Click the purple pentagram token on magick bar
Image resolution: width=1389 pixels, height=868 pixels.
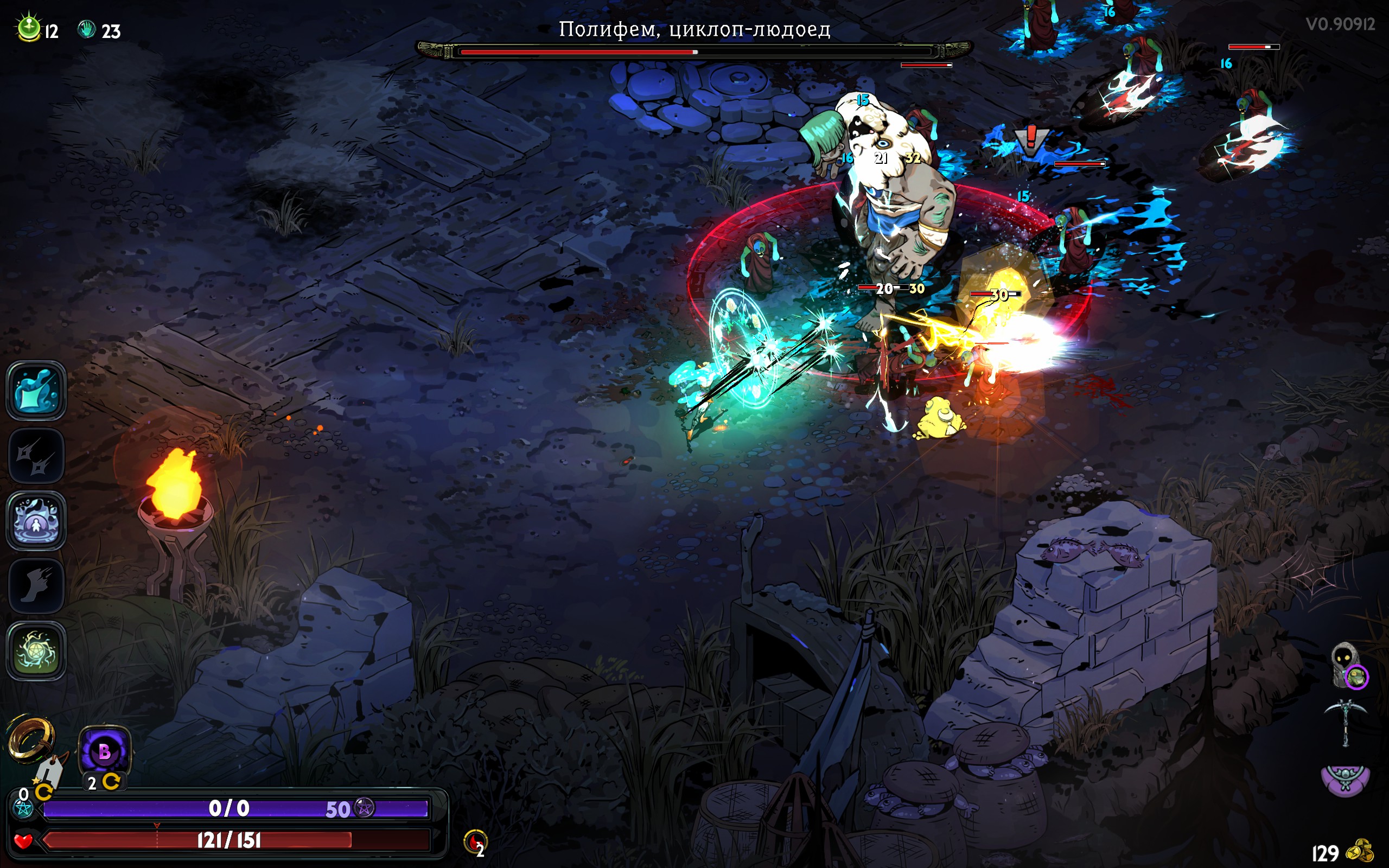[x=365, y=807]
